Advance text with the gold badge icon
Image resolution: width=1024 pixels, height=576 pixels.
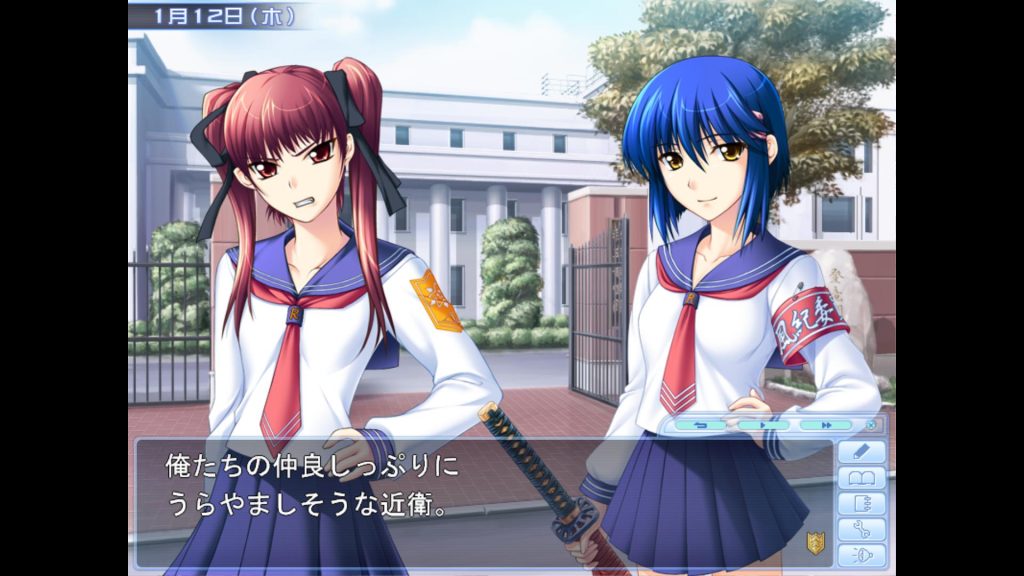815,543
